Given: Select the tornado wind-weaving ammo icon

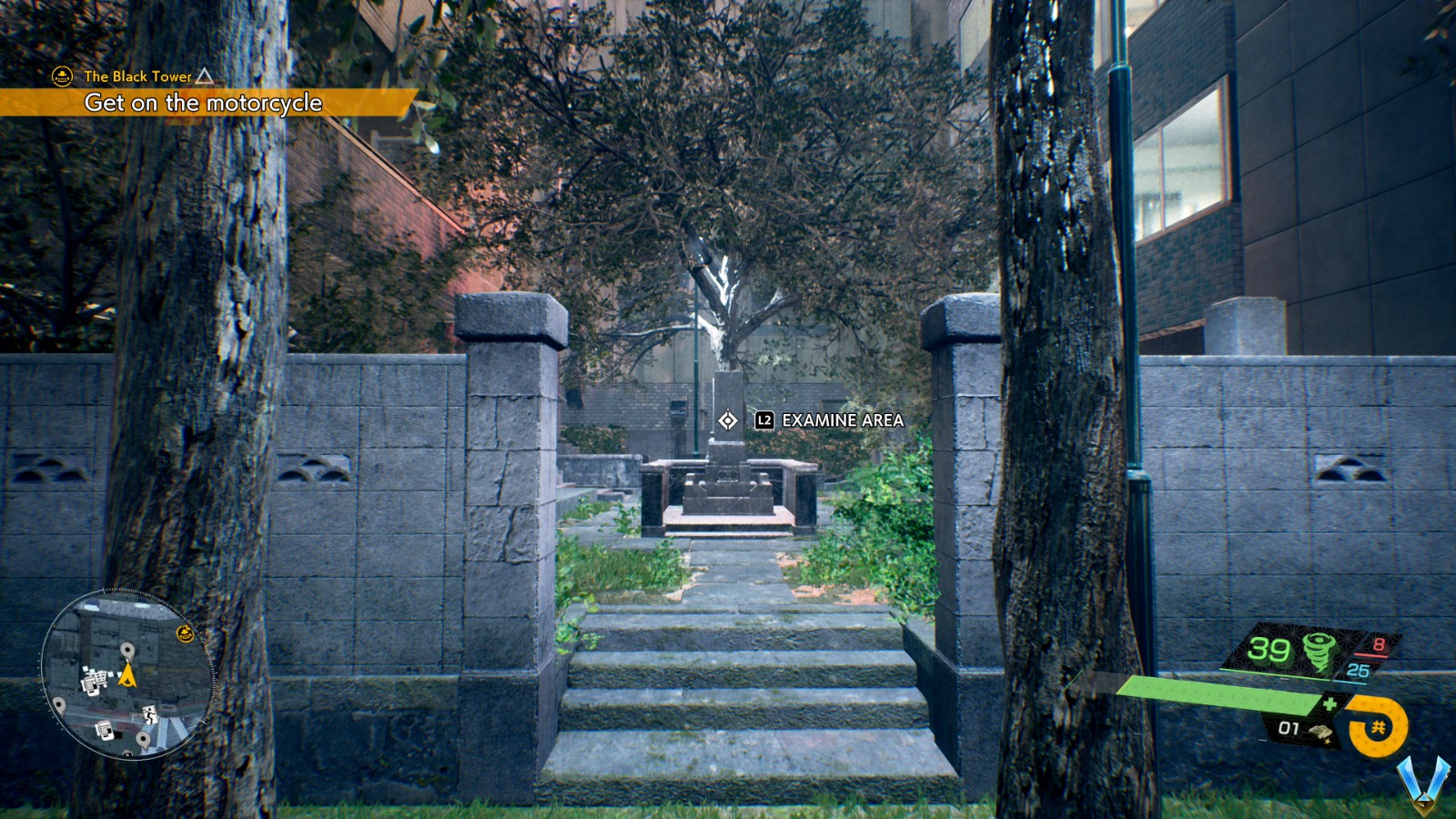Looking at the screenshot, I should (x=1319, y=651).
